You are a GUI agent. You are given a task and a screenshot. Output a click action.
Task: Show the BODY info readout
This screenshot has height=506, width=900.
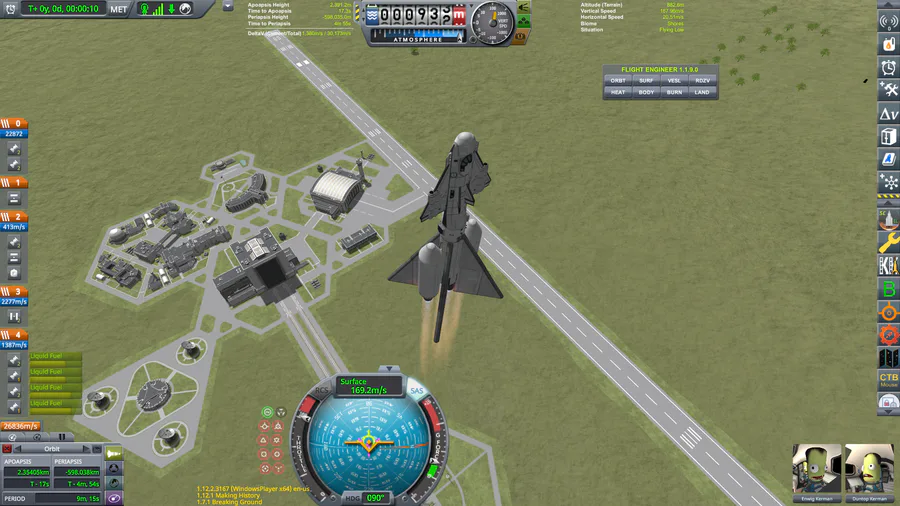coord(646,92)
